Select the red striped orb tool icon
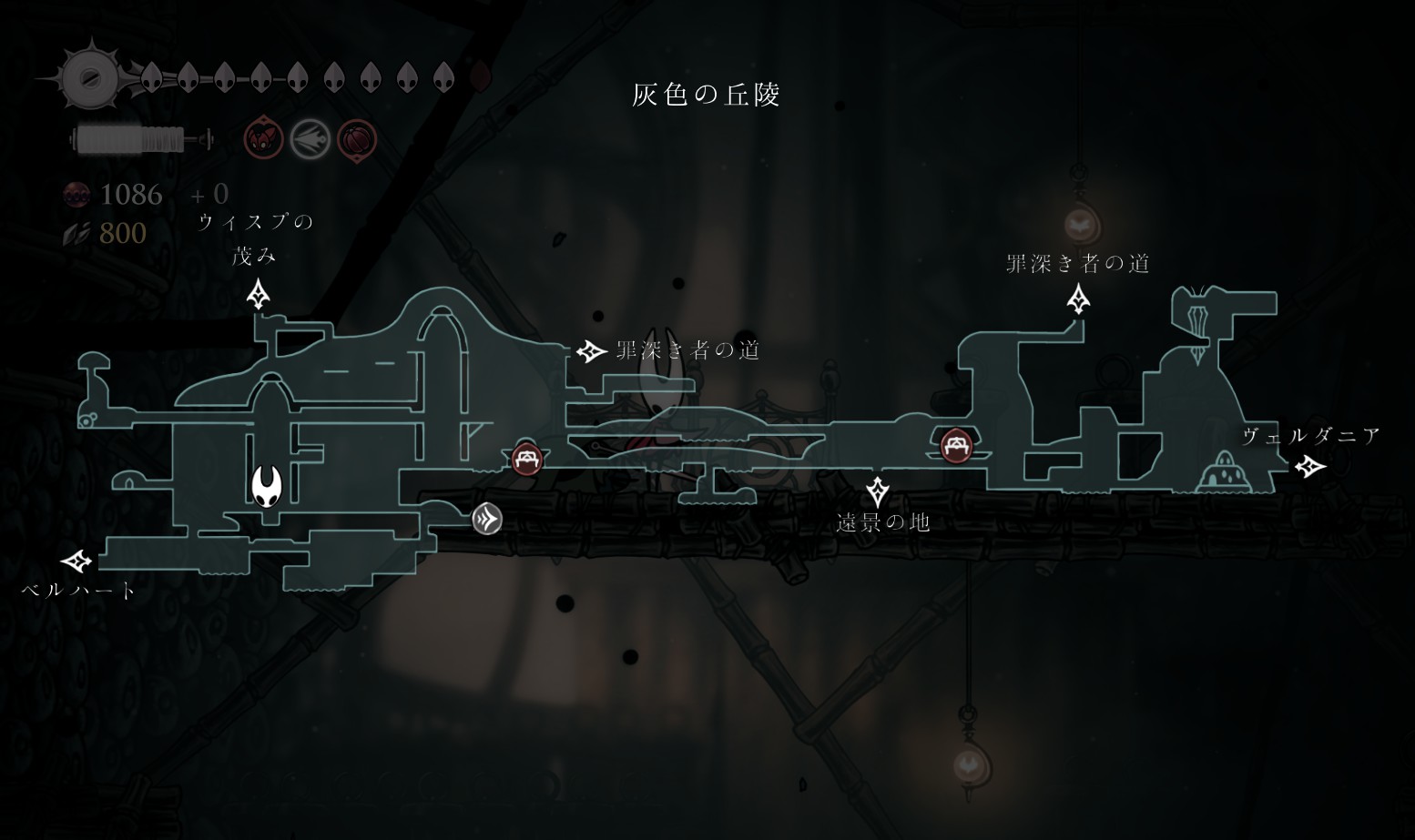 (357, 140)
